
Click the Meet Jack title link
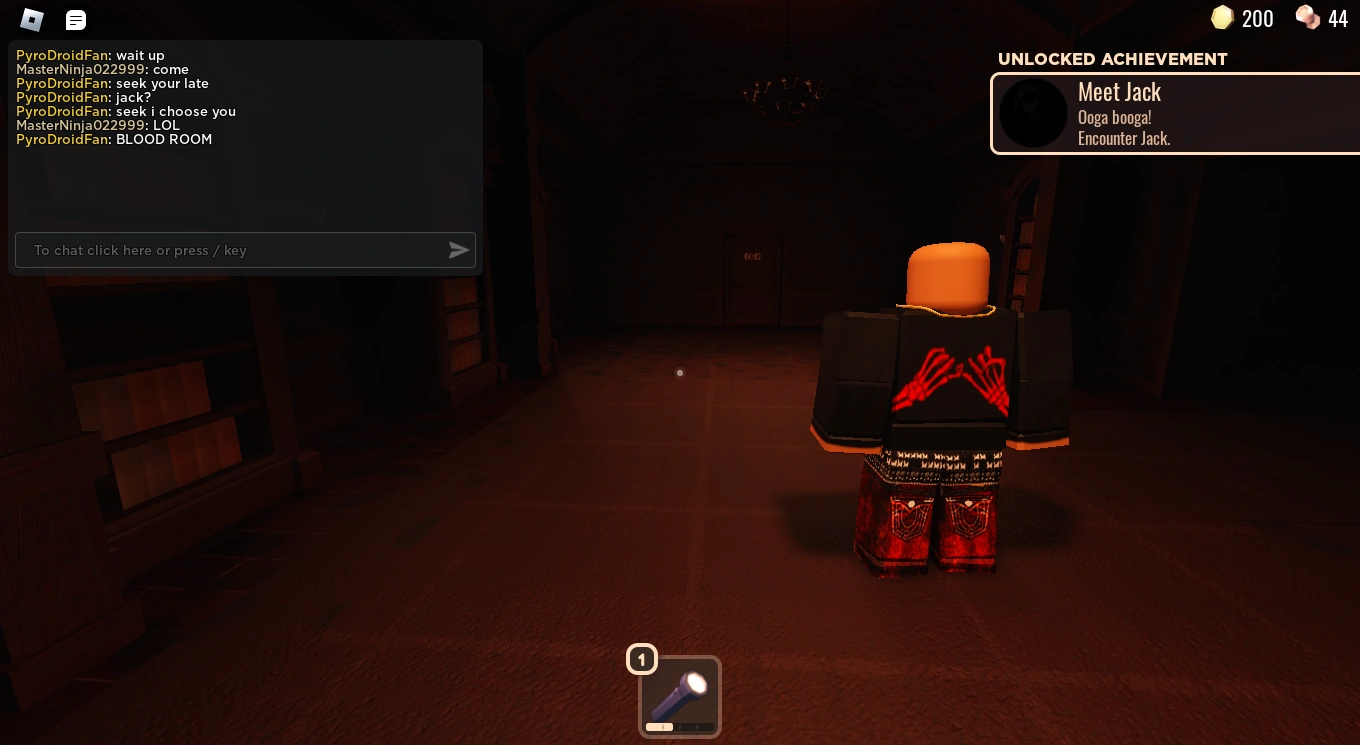pyautogui.click(x=1119, y=91)
